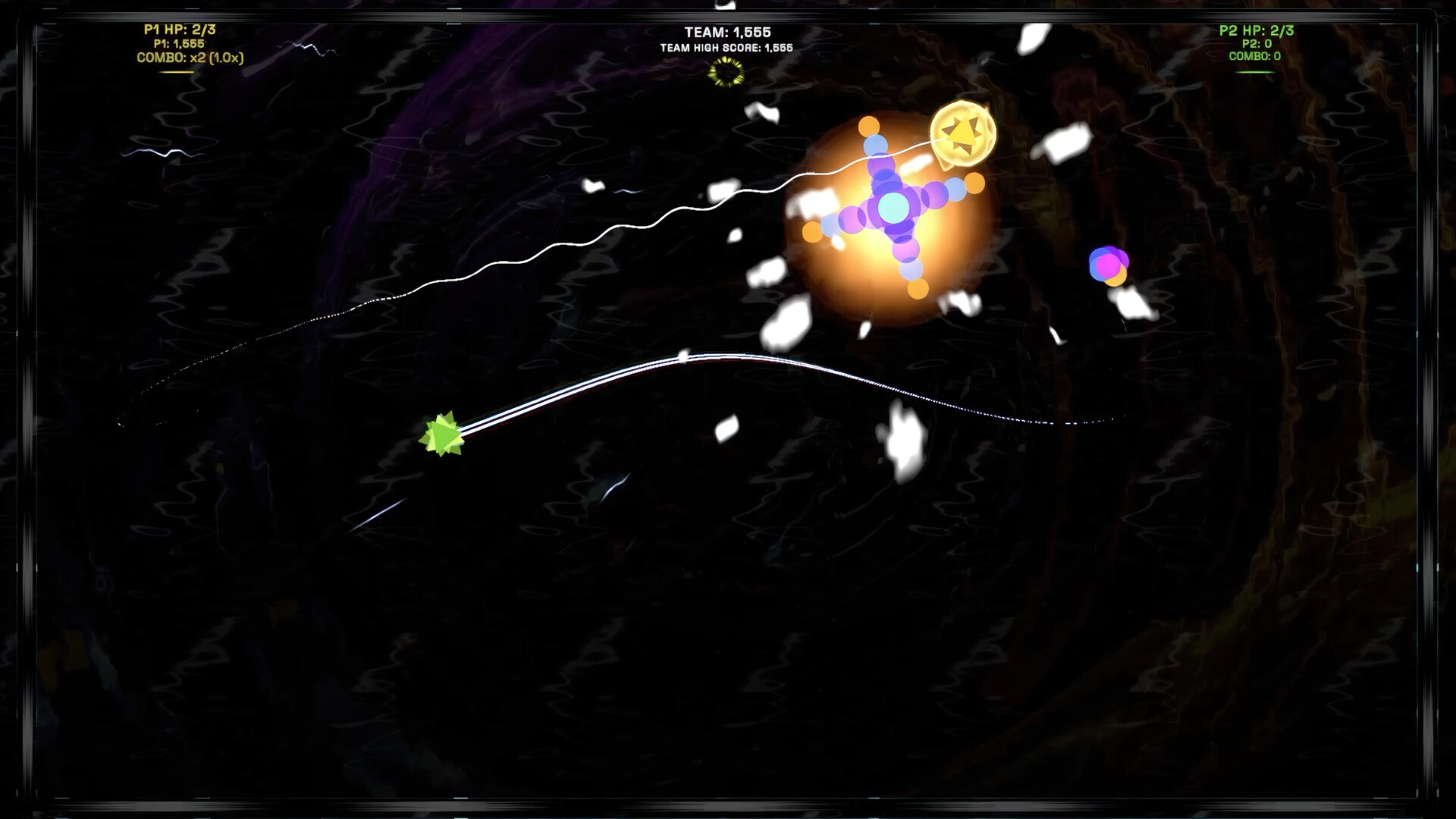Click the purple and pink power-up orb
1456x819 pixels.
tap(1109, 265)
